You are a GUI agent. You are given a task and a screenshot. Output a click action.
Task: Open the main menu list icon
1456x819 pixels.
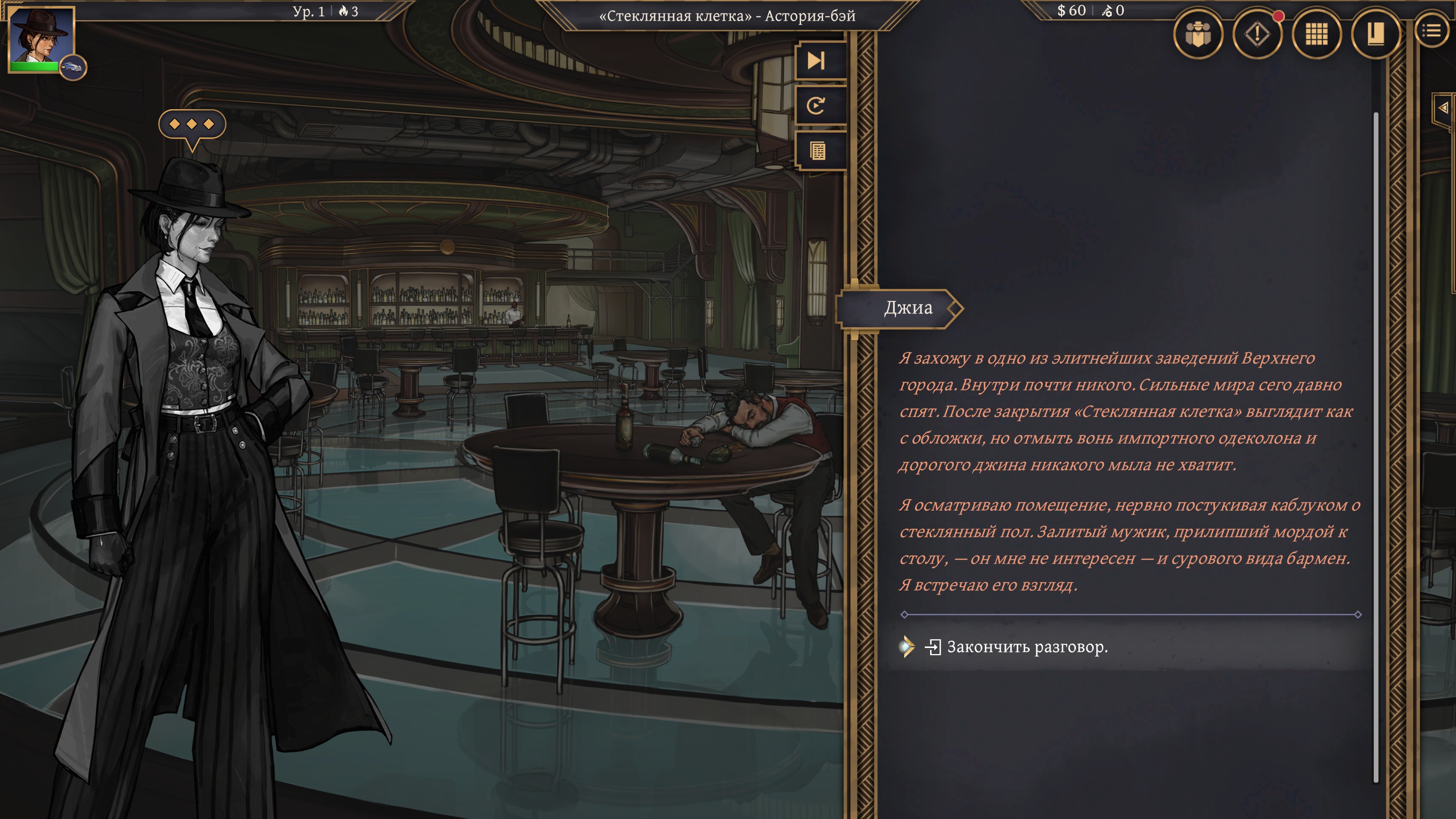[x=1432, y=31]
